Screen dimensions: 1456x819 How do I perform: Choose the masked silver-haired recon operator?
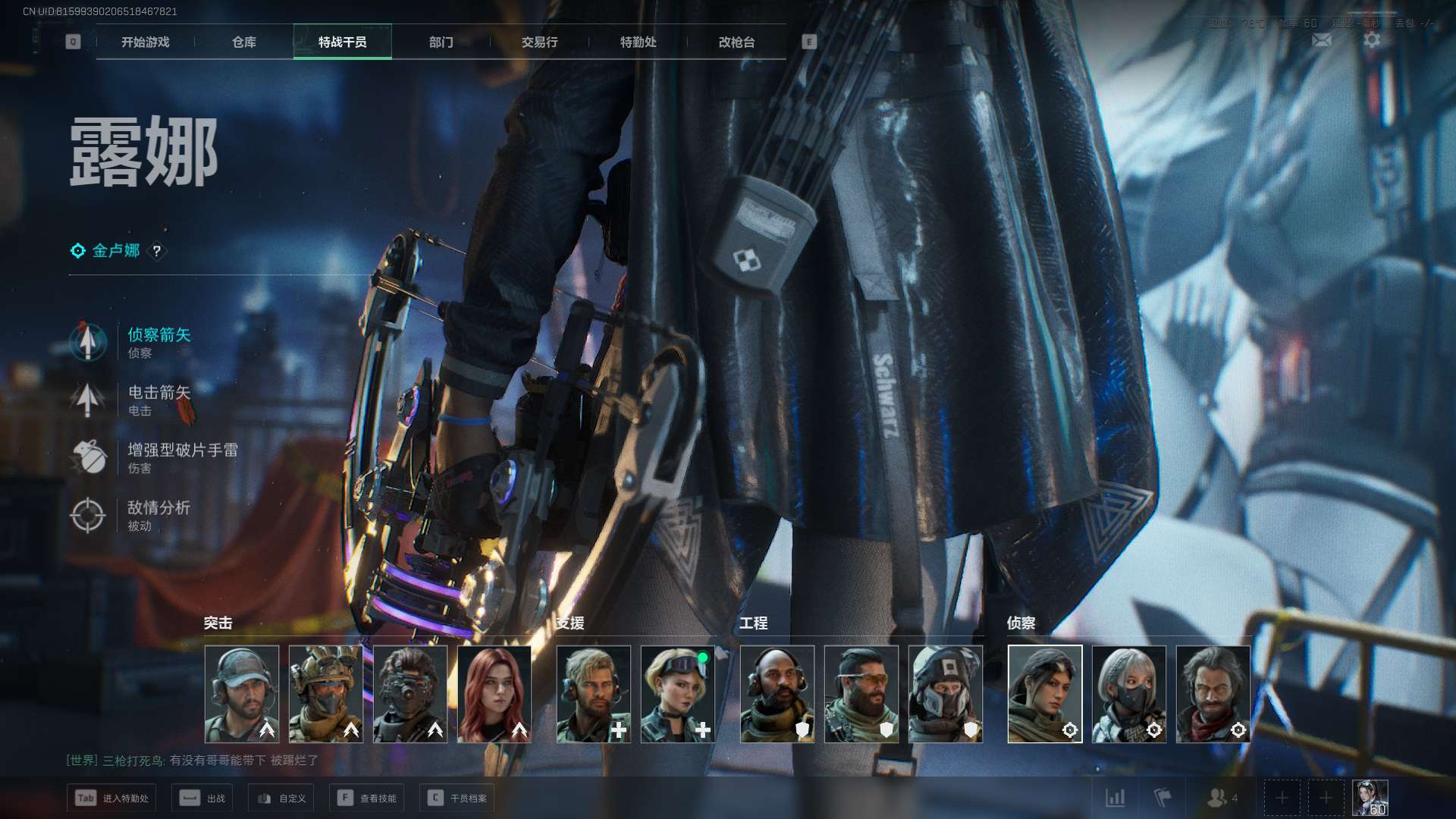1128,694
